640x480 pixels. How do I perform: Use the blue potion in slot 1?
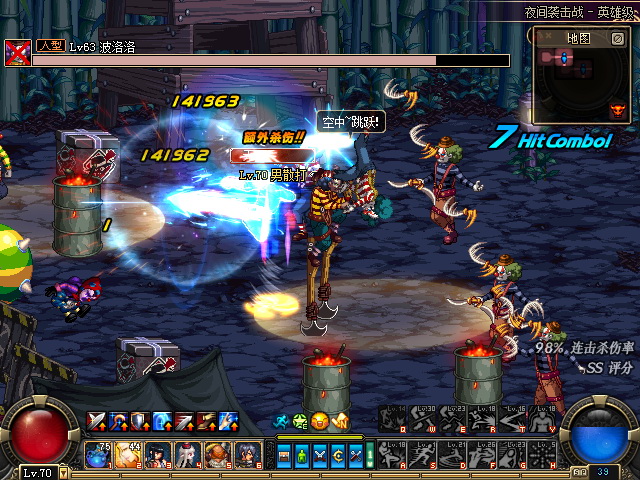point(98,455)
